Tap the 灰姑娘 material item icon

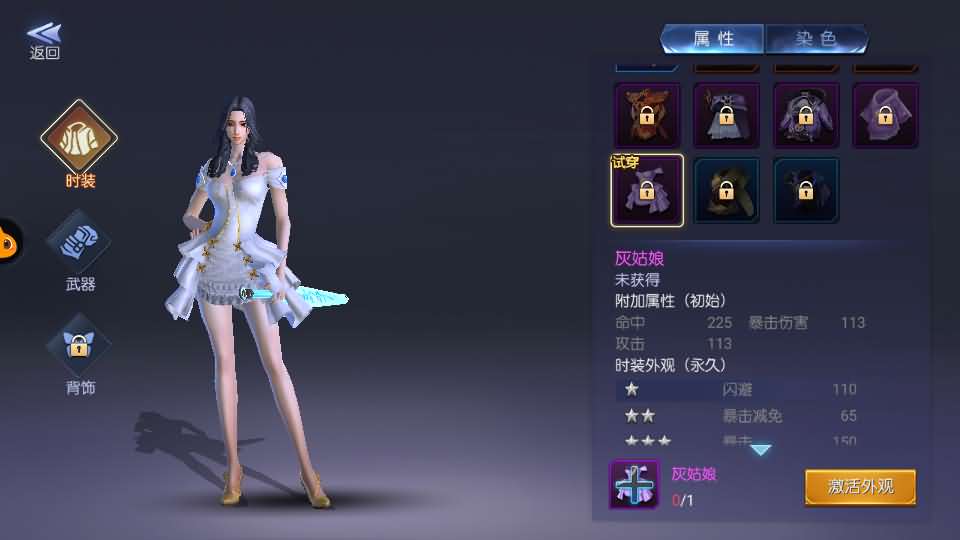[x=634, y=485]
